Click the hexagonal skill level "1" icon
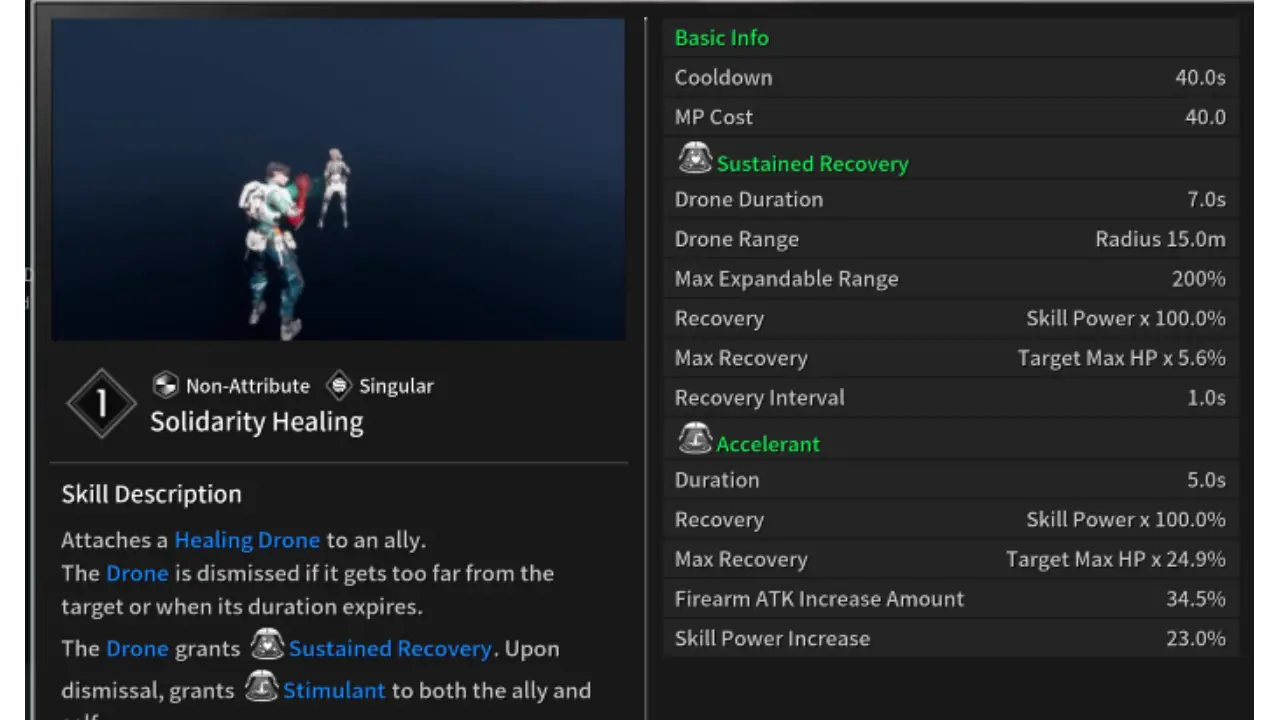This screenshot has height=720, width=1280. [101, 402]
